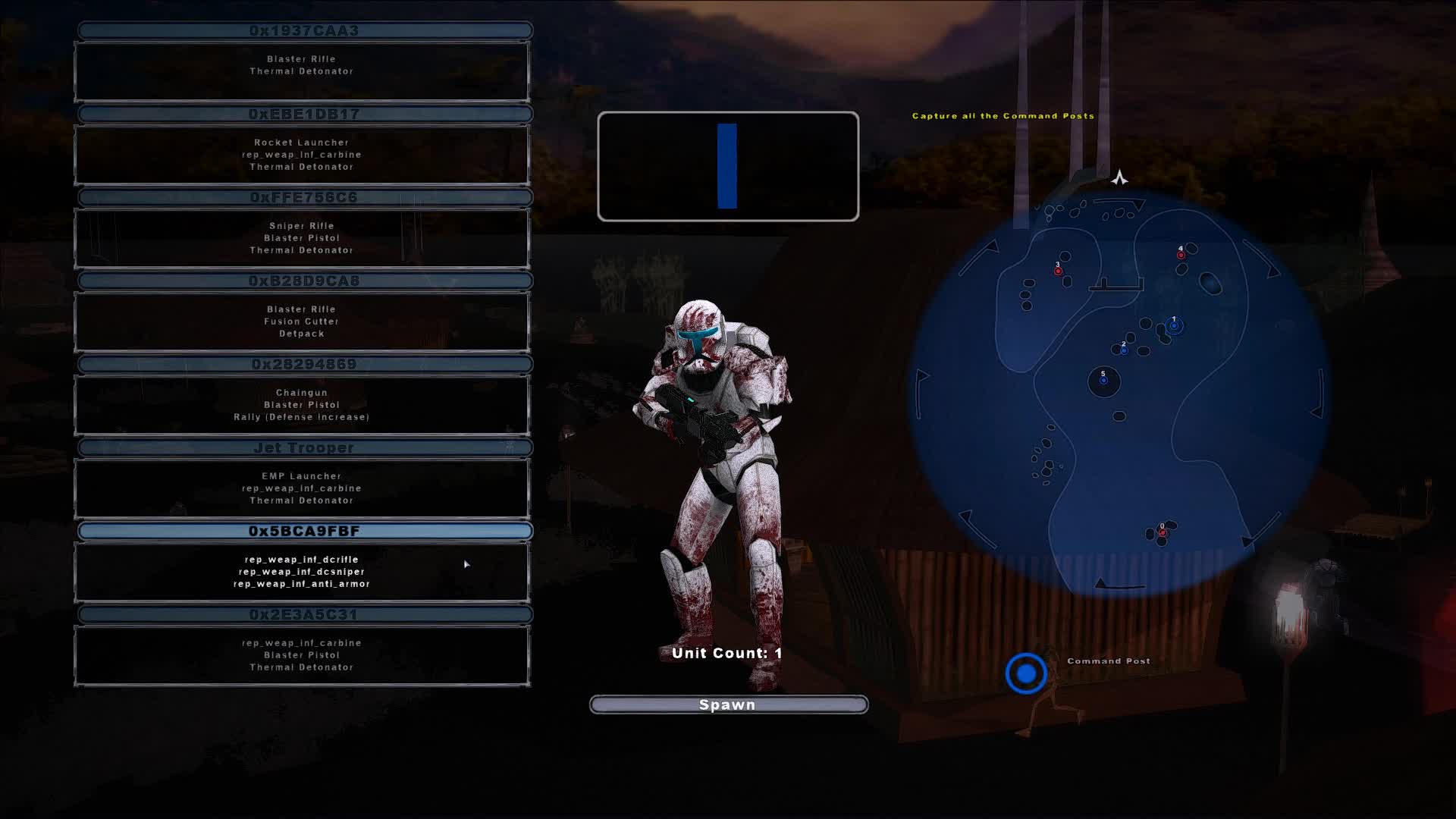1456x819 pixels.
Task: Select the 0x2E3A5C31 carbine class
Action: [303, 615]
